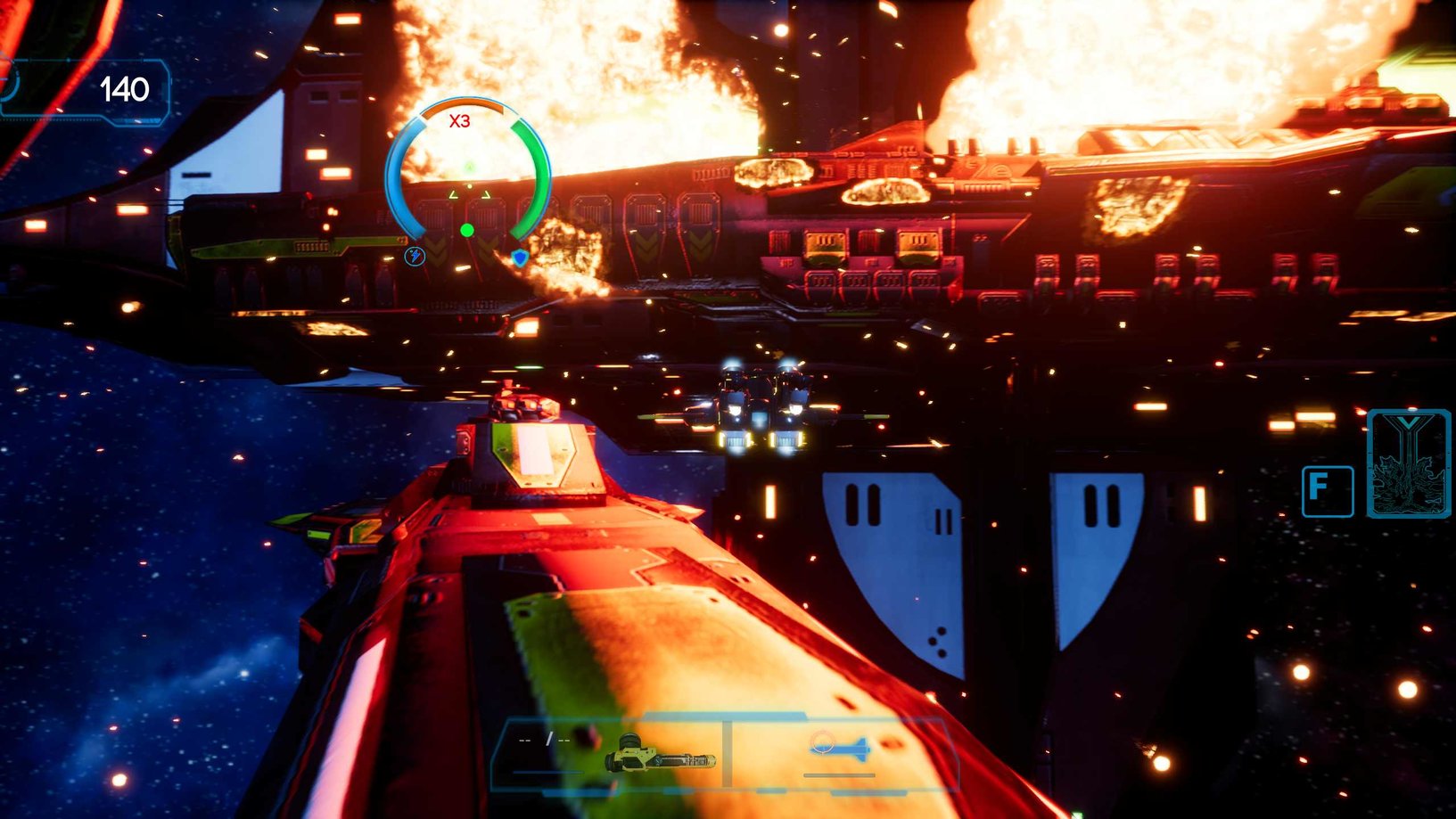This screenshot has height=819, width=1456.
Task: Activate the special ability card icon
Action: [x=1407, y=463]
